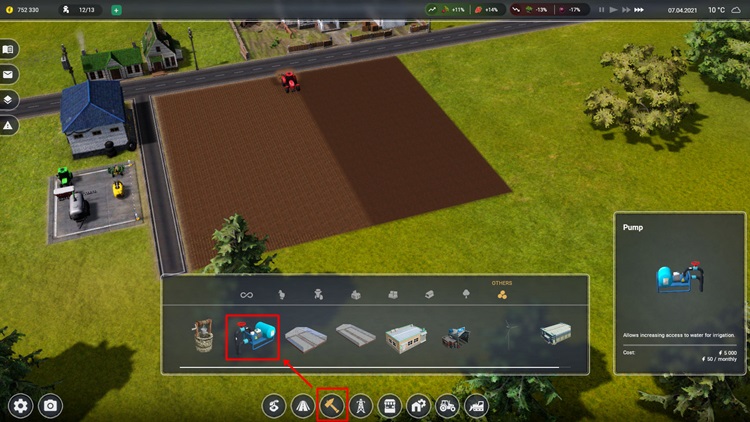750x422 pixels.
Task: Open the electricity pylon tool
Action: [360, 406]
